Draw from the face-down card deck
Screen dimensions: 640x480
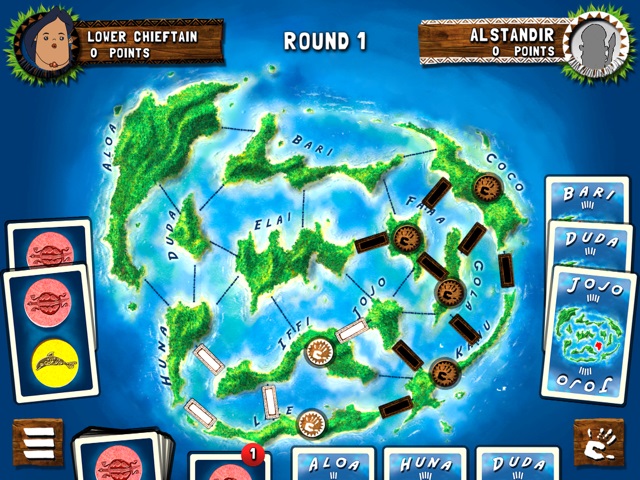[123, 457]
